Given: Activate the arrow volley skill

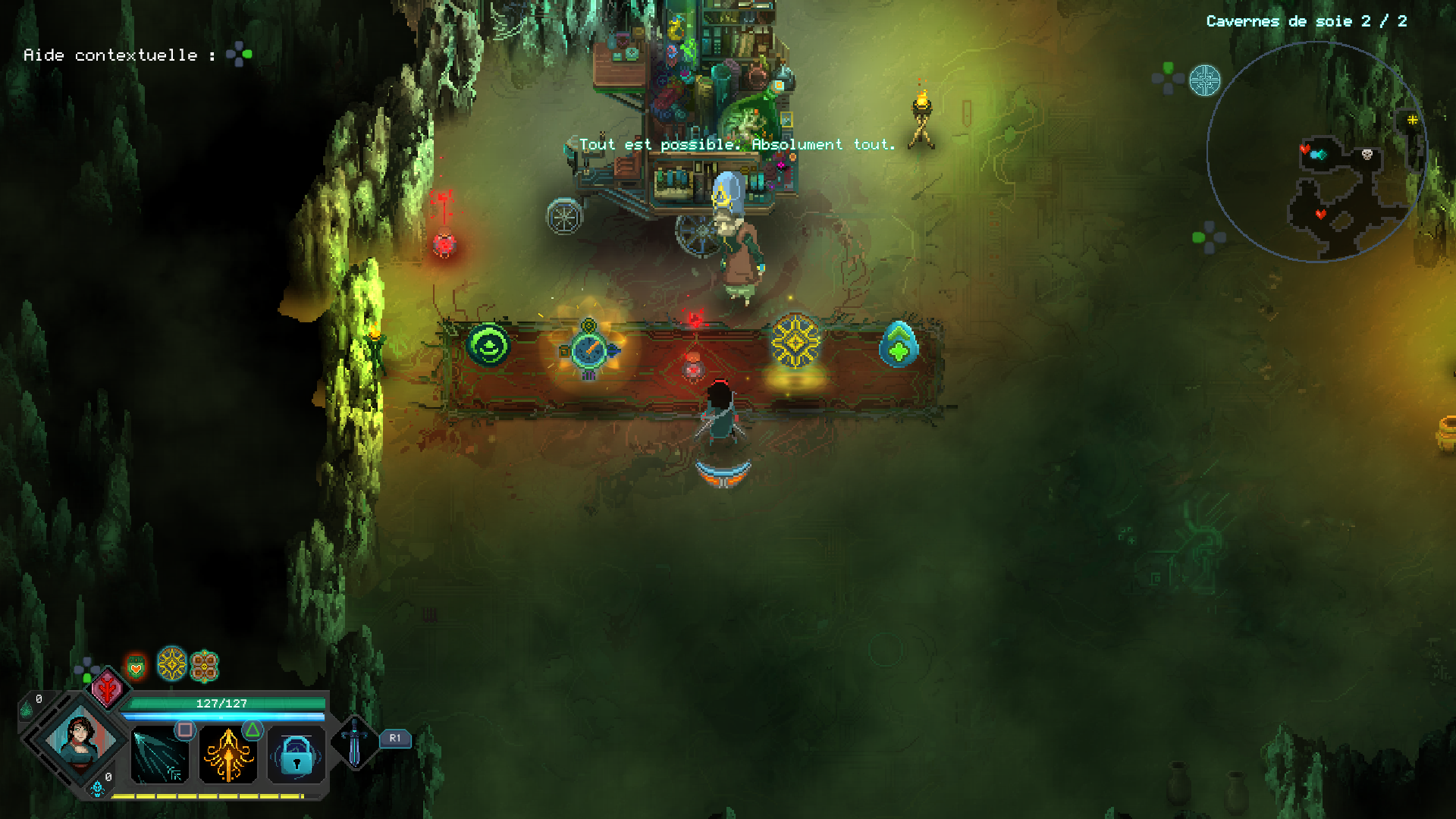Looking at the screenshot, I should pos(159,755).
